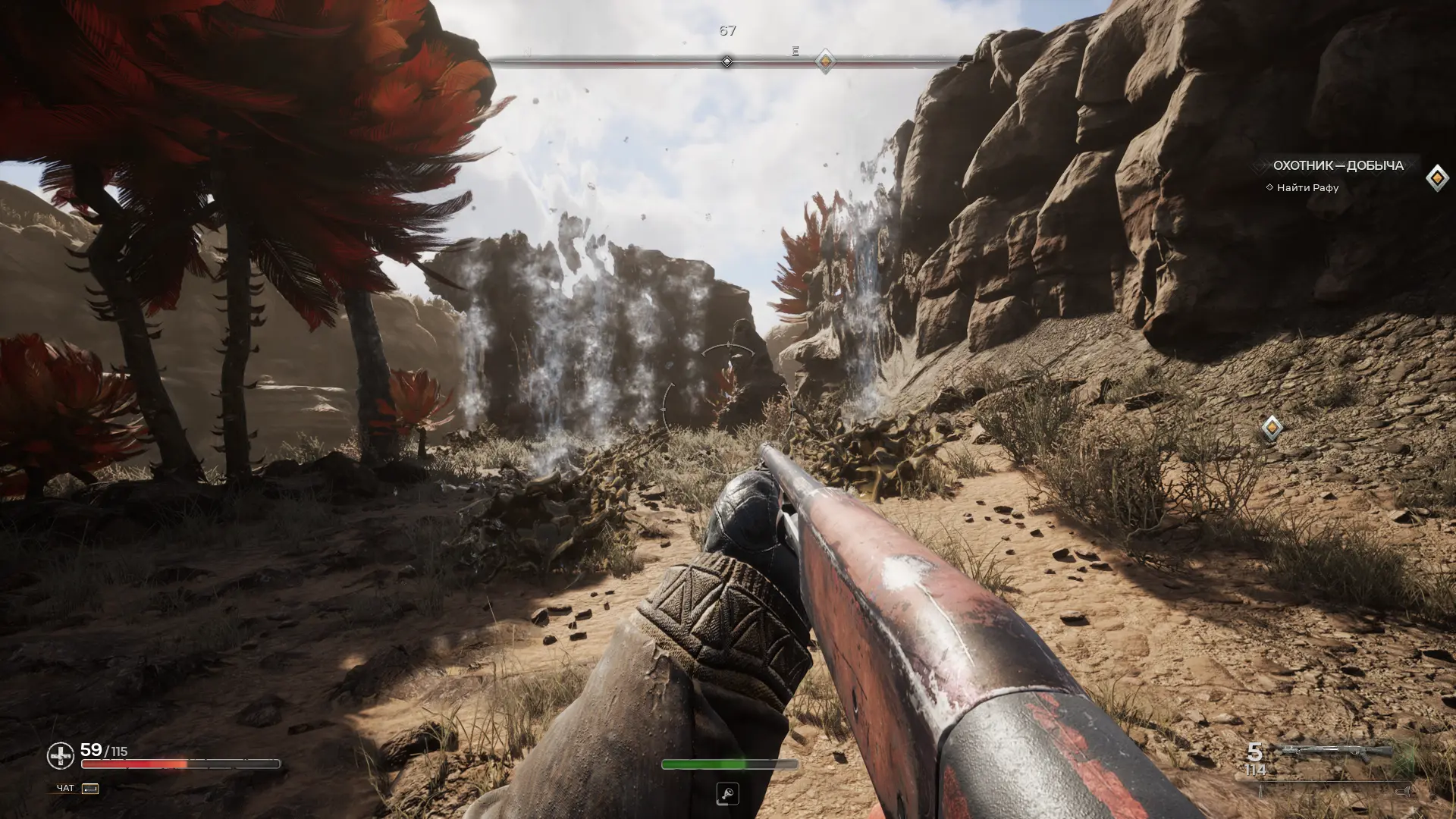Activate the flashlight icon under the weapon
This screenshot has width=1456, height=819.
[1402, 791]
